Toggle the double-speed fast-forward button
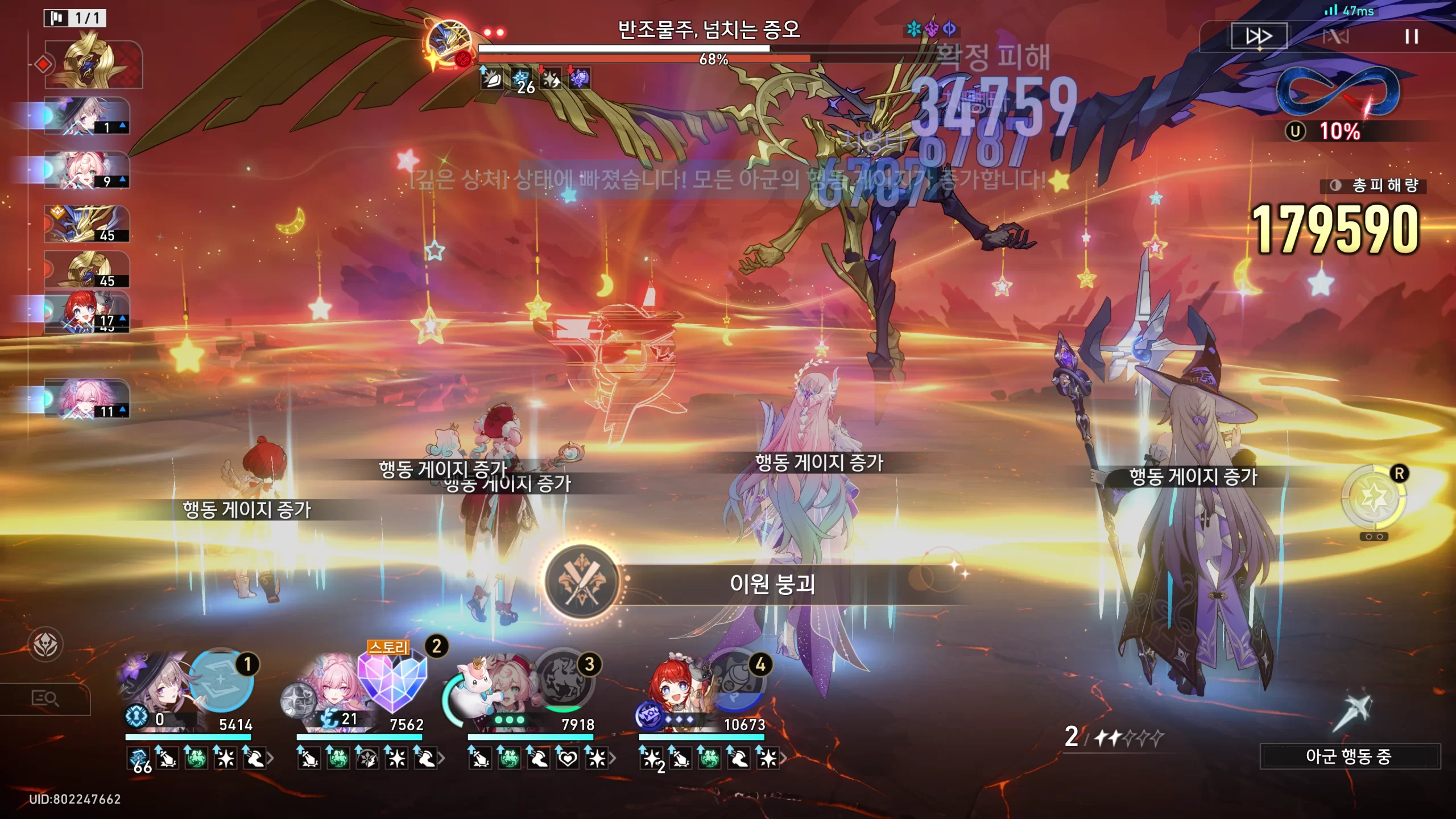The height and width of the screenshot is (819, 1456). (x=1259, y=37)
